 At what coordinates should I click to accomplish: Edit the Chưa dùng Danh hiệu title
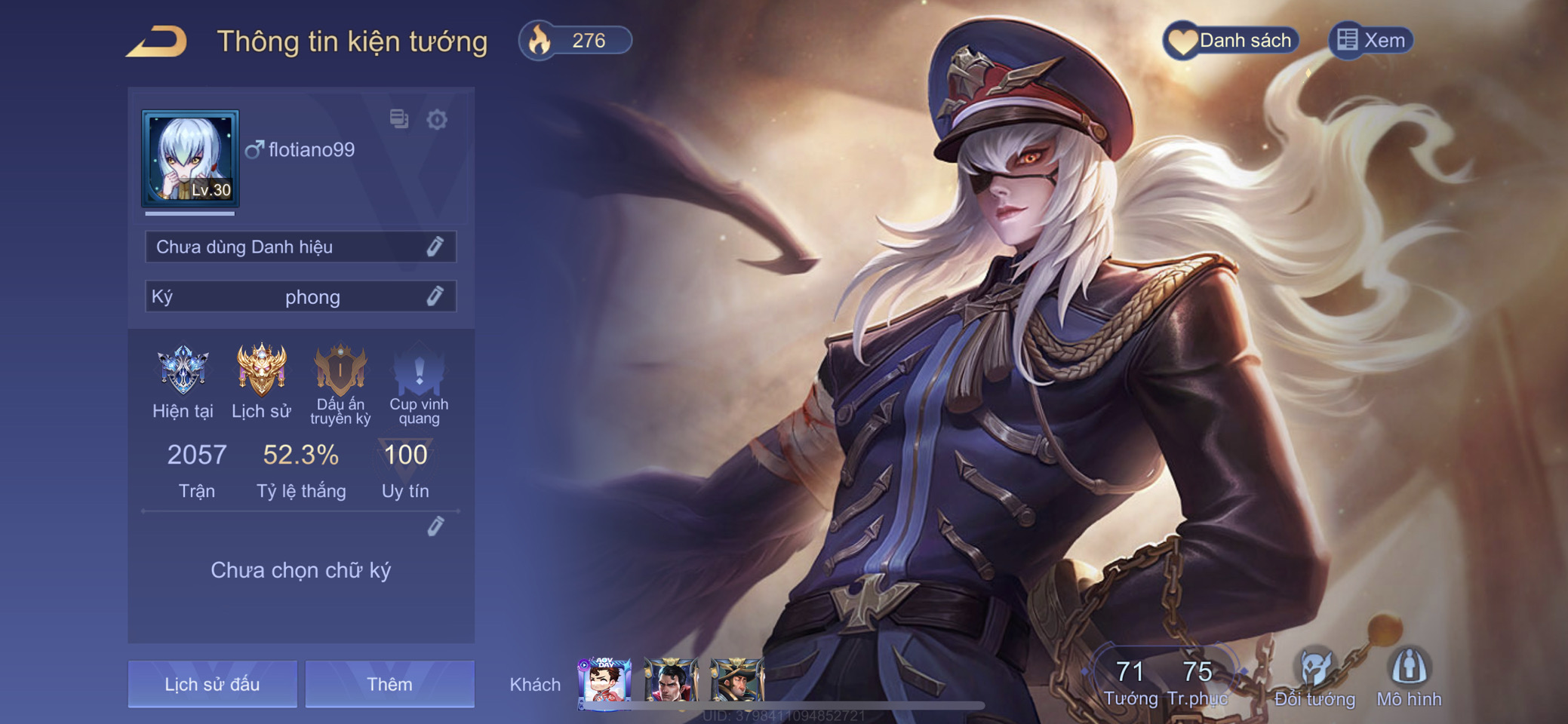(x=435, y=247)
